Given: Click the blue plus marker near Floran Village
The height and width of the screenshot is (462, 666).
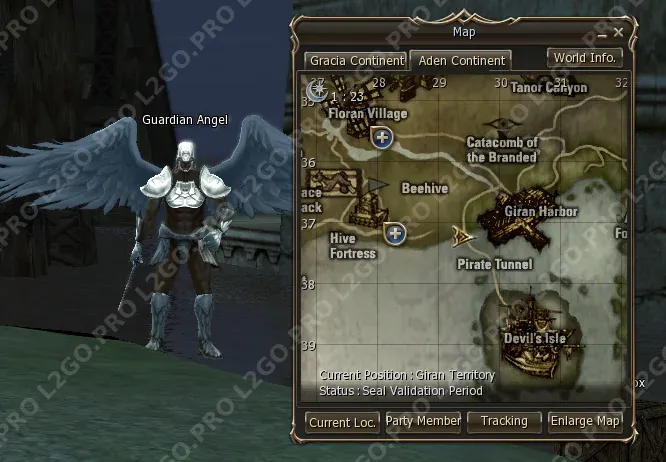Looking at the screenshot, I should coord(381,138).
